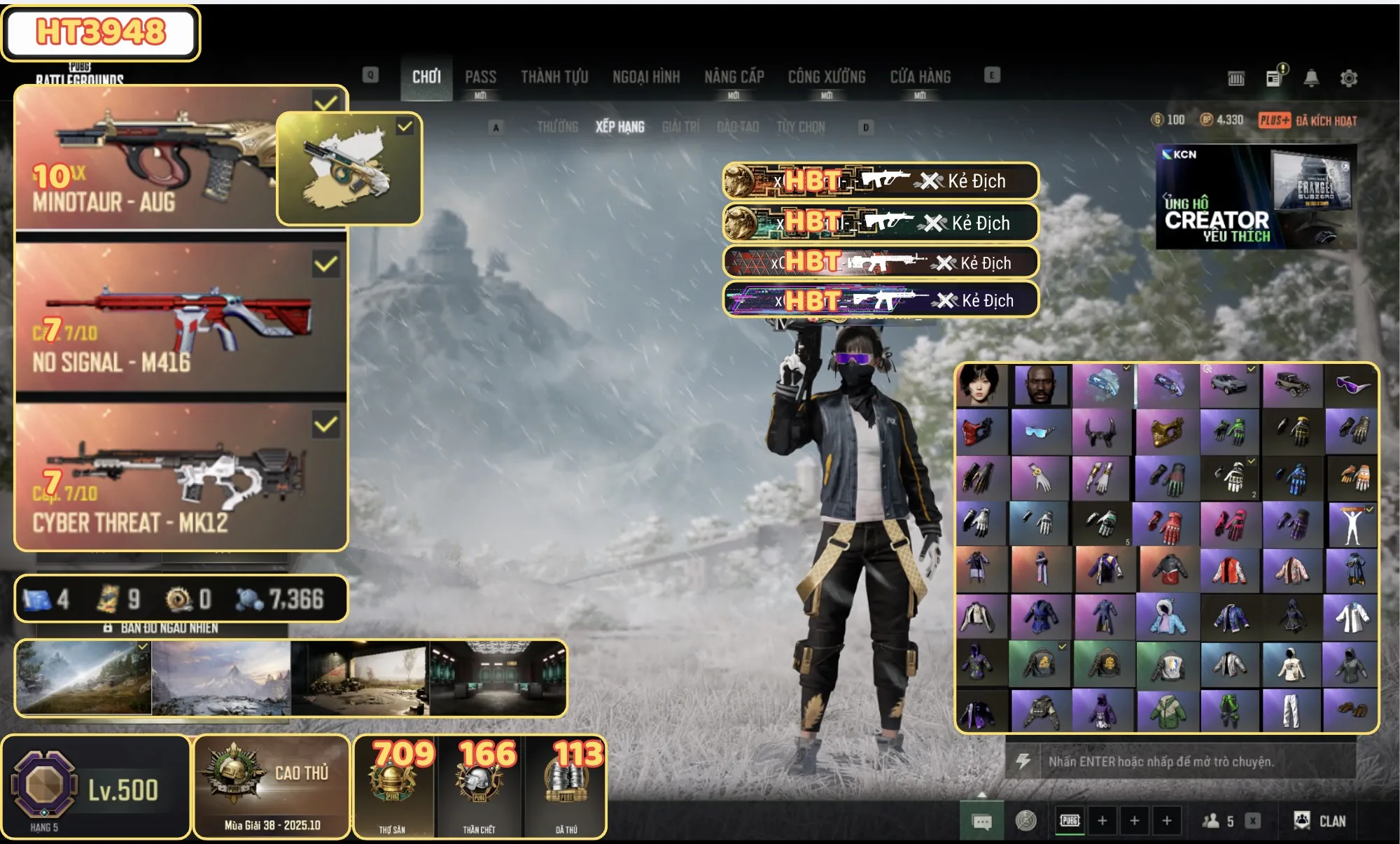Switch to THƯỜNG game mode

click(x=557, y=127)
